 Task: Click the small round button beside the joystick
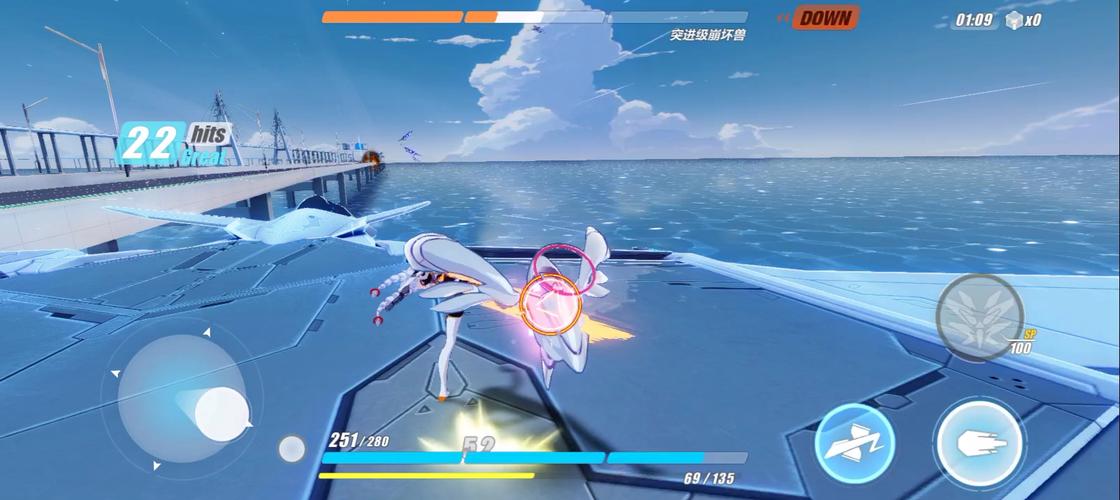291,448
